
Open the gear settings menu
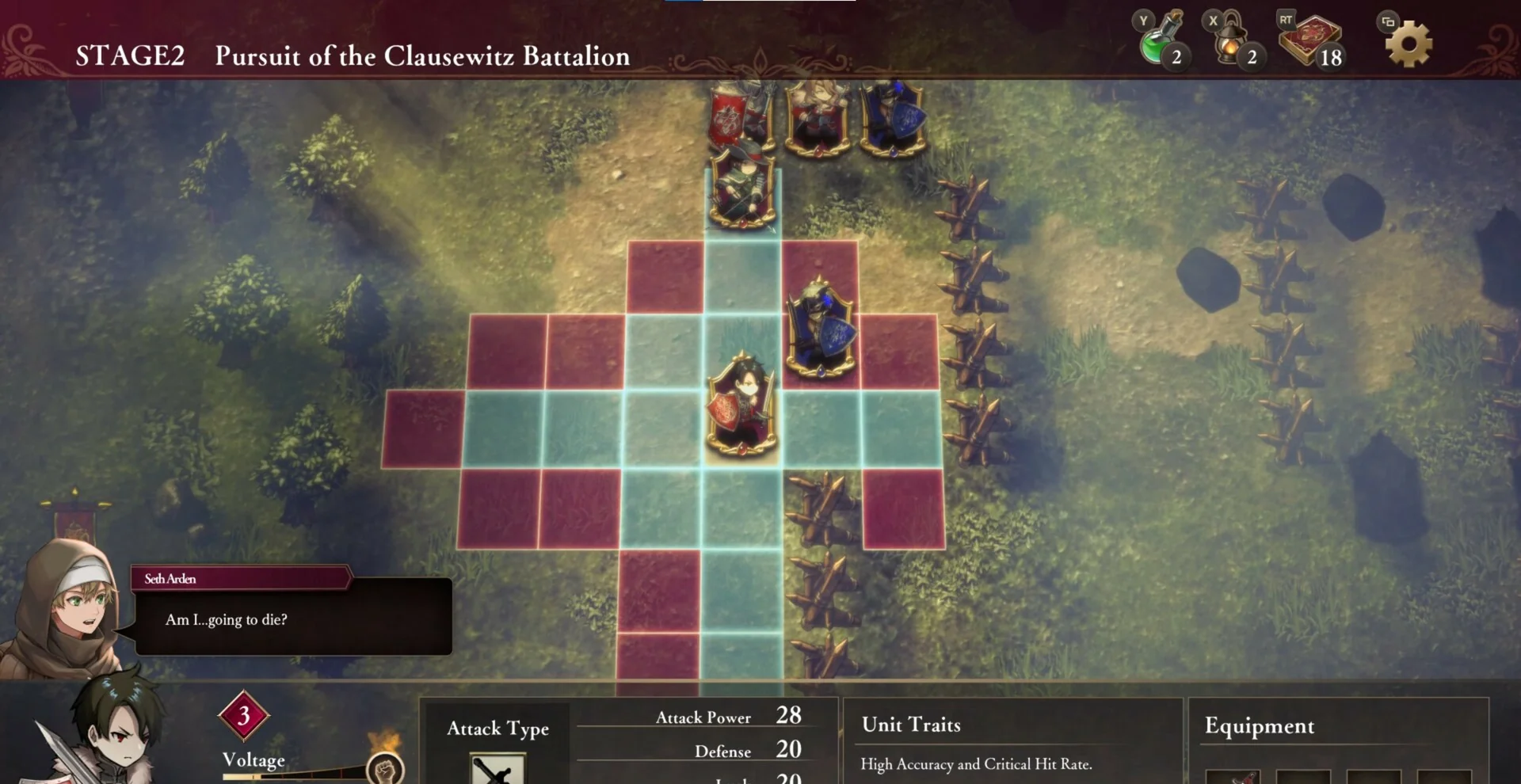[1409, 44]
